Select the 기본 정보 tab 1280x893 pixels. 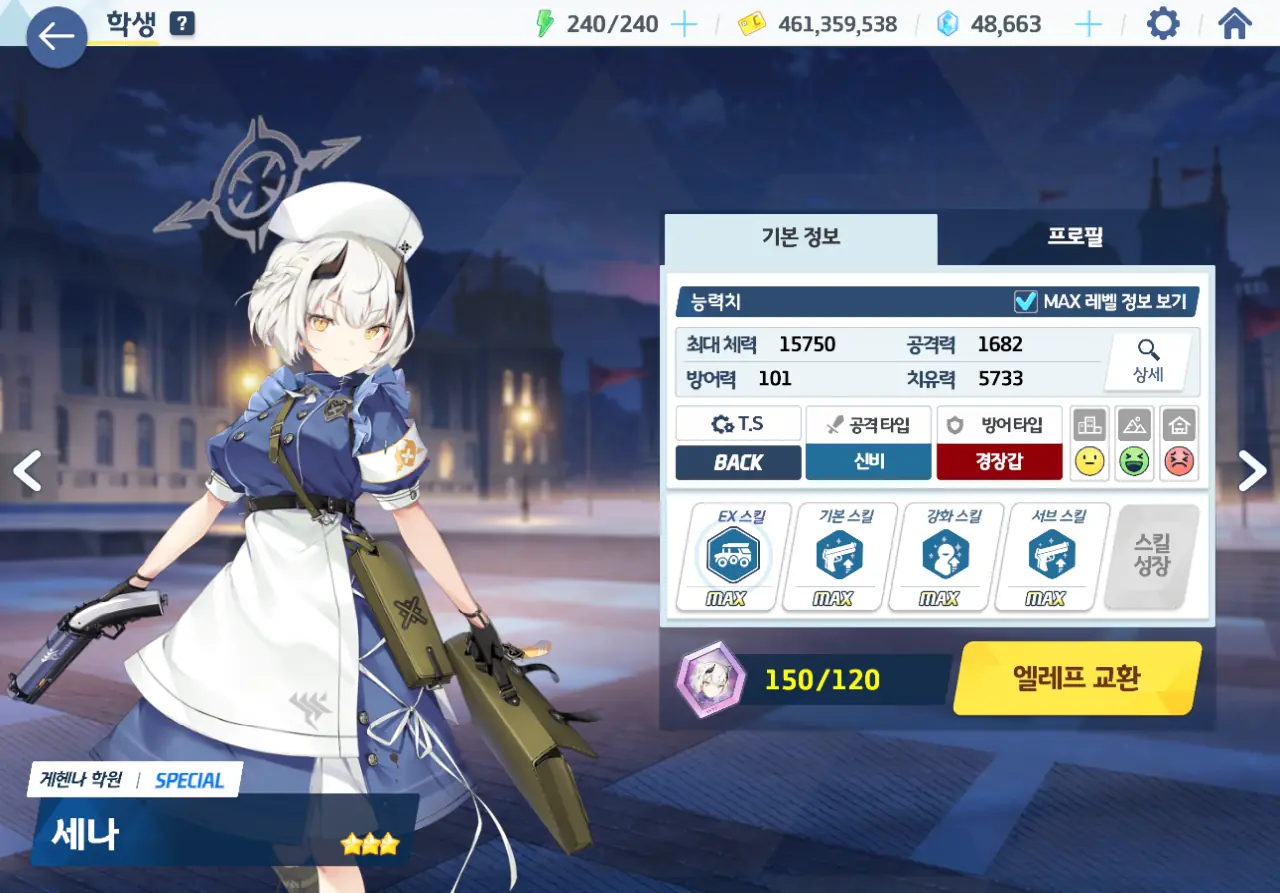pos(800,238)
